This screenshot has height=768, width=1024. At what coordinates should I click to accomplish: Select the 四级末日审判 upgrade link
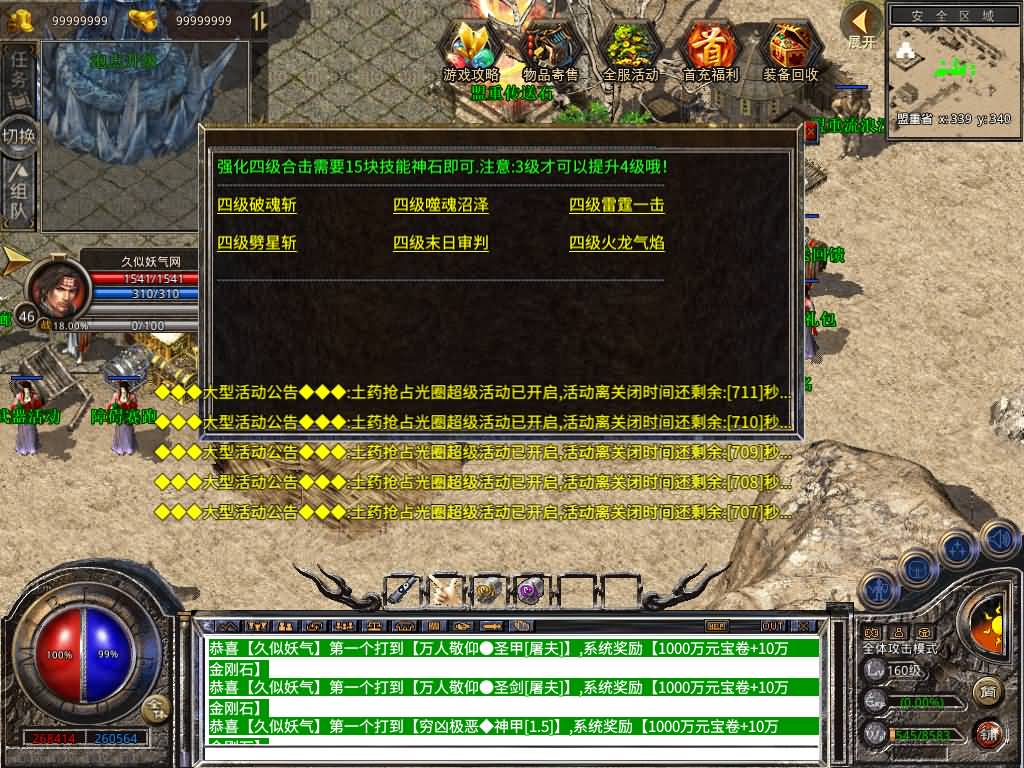[441, 243]
